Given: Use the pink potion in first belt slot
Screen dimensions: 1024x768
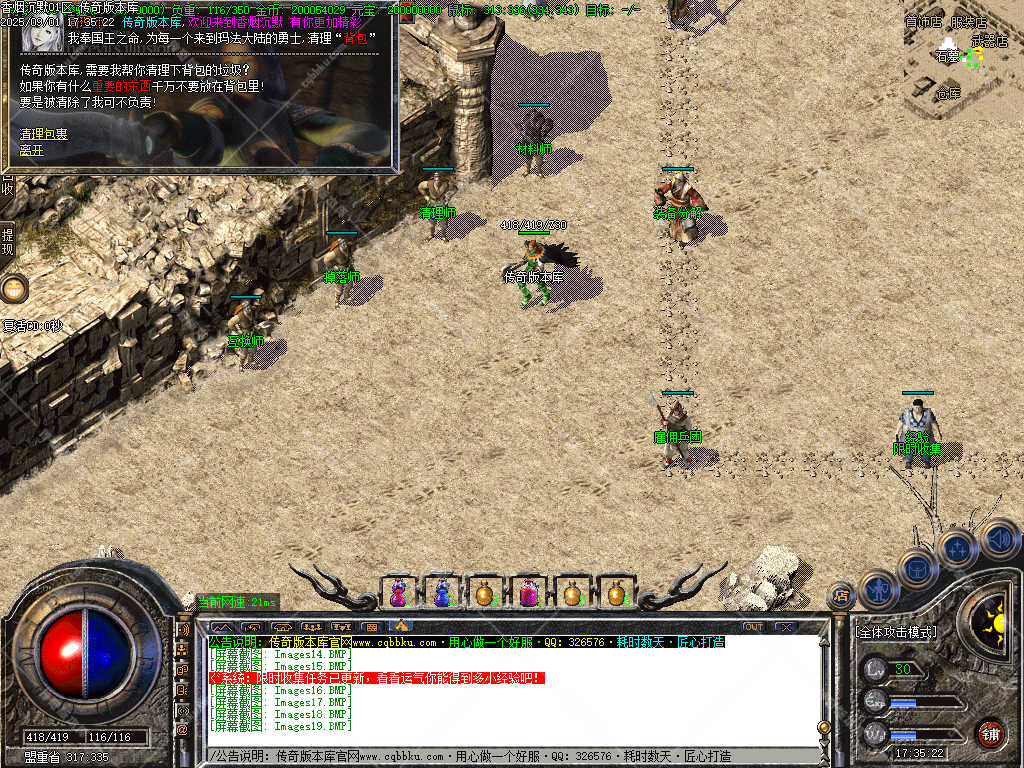Looking at the screenshot, I should point(399,593).
